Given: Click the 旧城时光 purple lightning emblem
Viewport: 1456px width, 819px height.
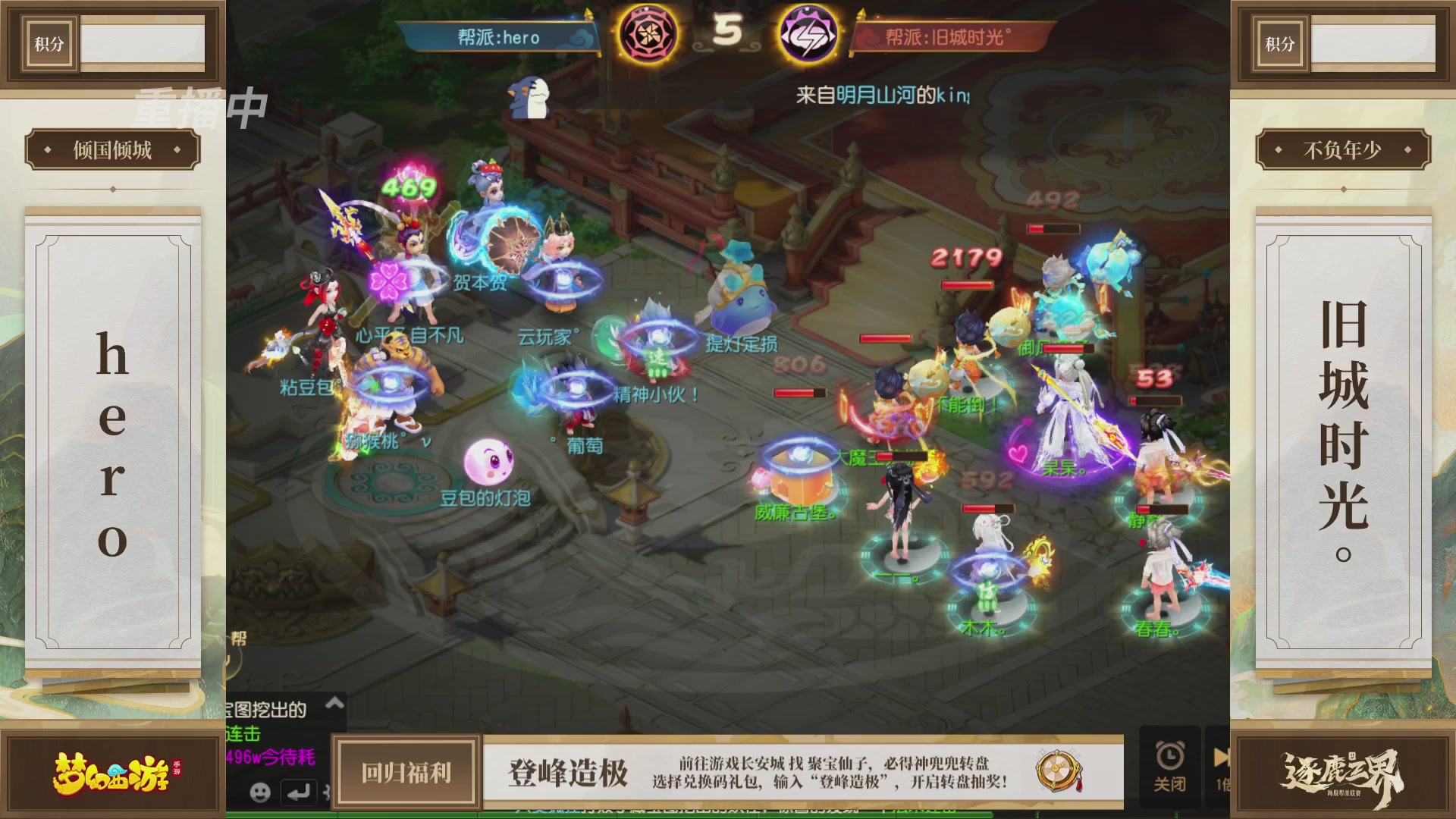Looking at the screenshot, I should point(808,35).
